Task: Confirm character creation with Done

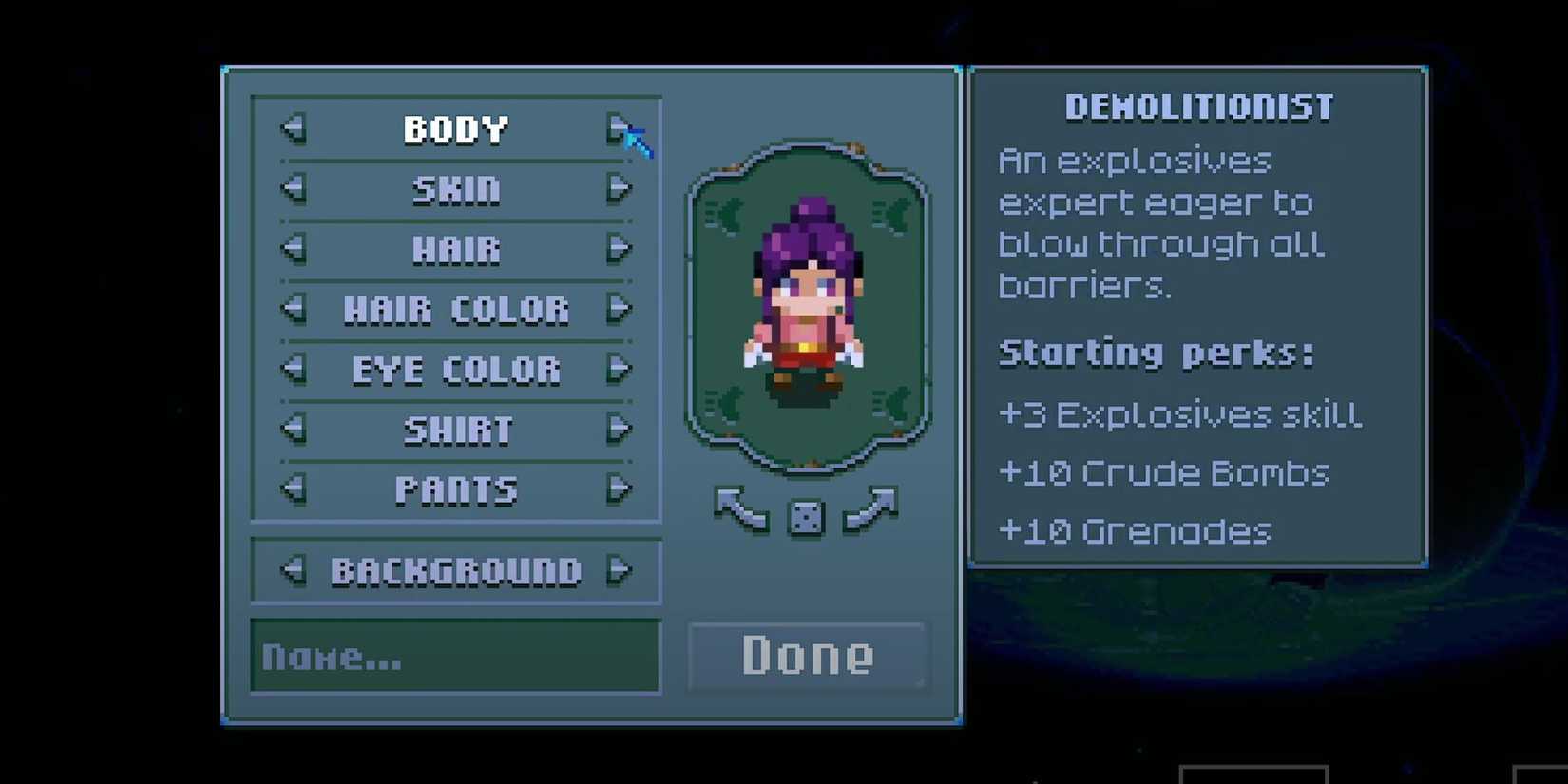Action: click(x=807, y=654)
